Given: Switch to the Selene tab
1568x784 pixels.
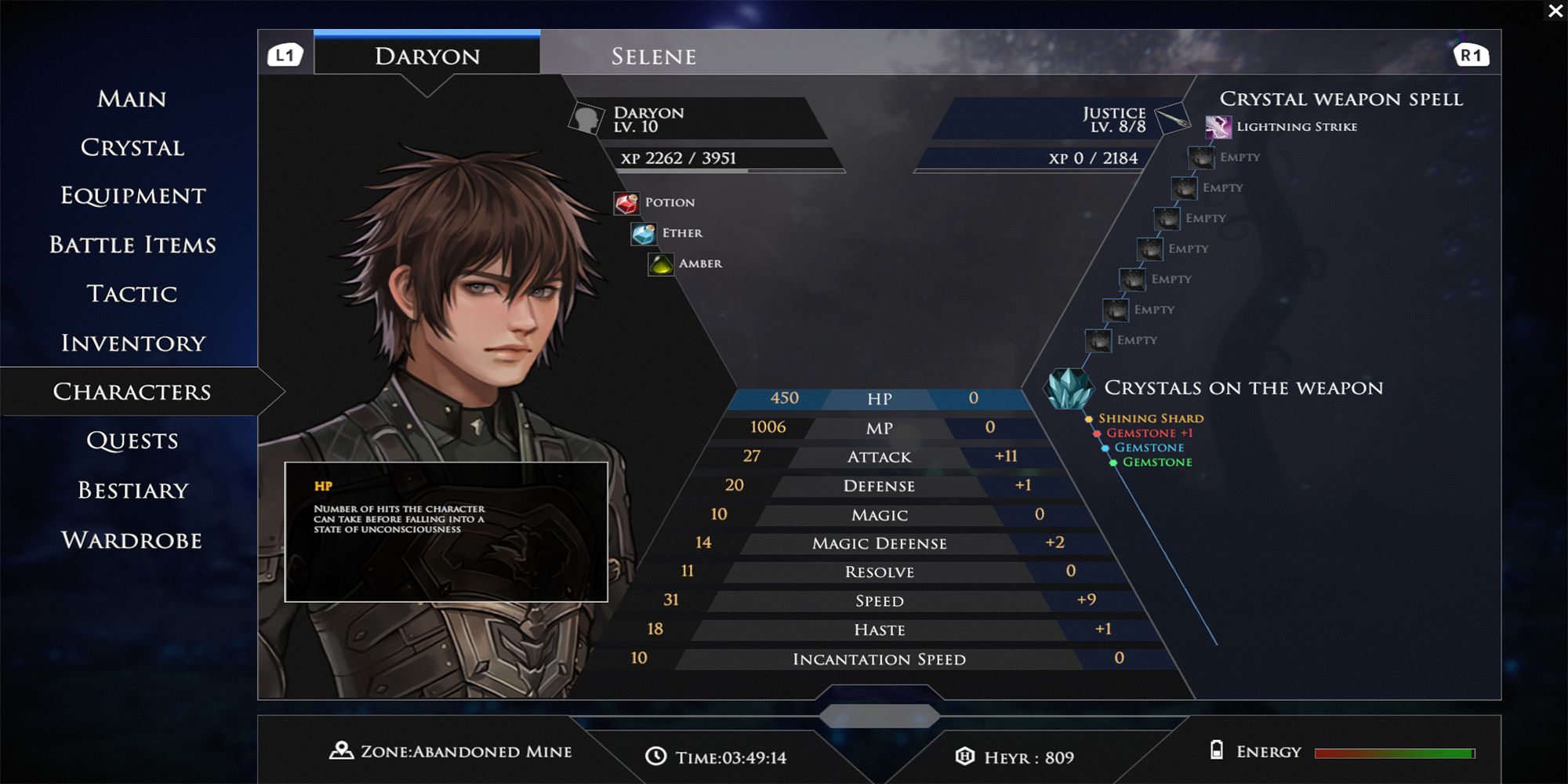Looking at the screenshot, I should 653,55.
